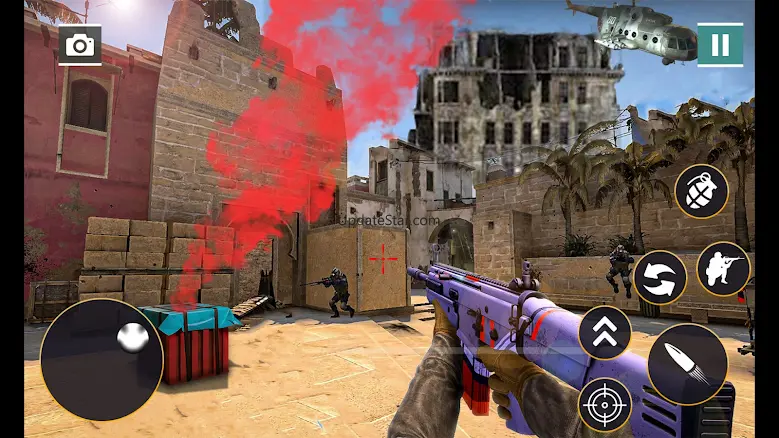This screenshot has height=438, width=779.
Task: Aim down sights with the crosshair button
Action: pos(604,404)
